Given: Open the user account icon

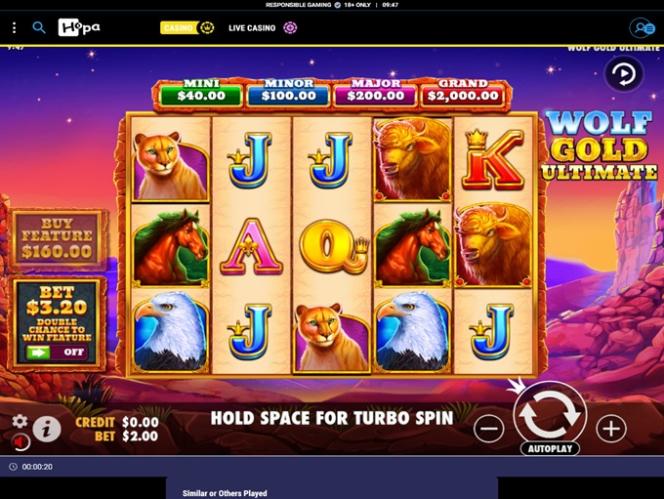Looking at the screenshot, I should [642, 28].
